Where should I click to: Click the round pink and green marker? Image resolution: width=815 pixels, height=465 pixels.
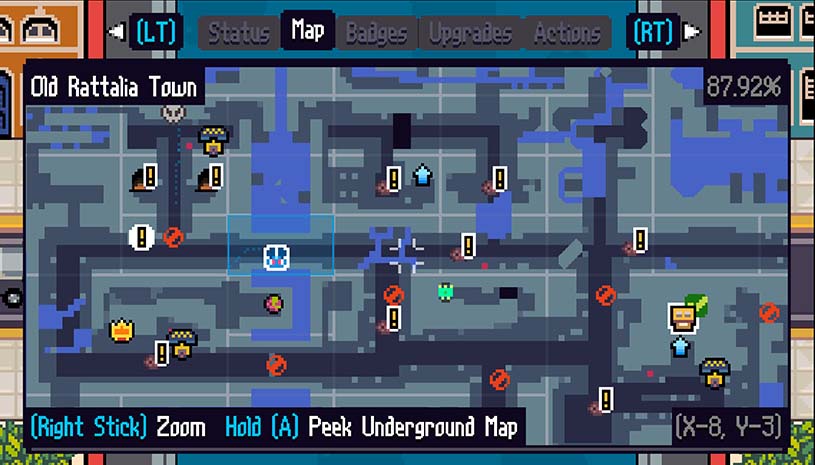(x=273, y=302)
